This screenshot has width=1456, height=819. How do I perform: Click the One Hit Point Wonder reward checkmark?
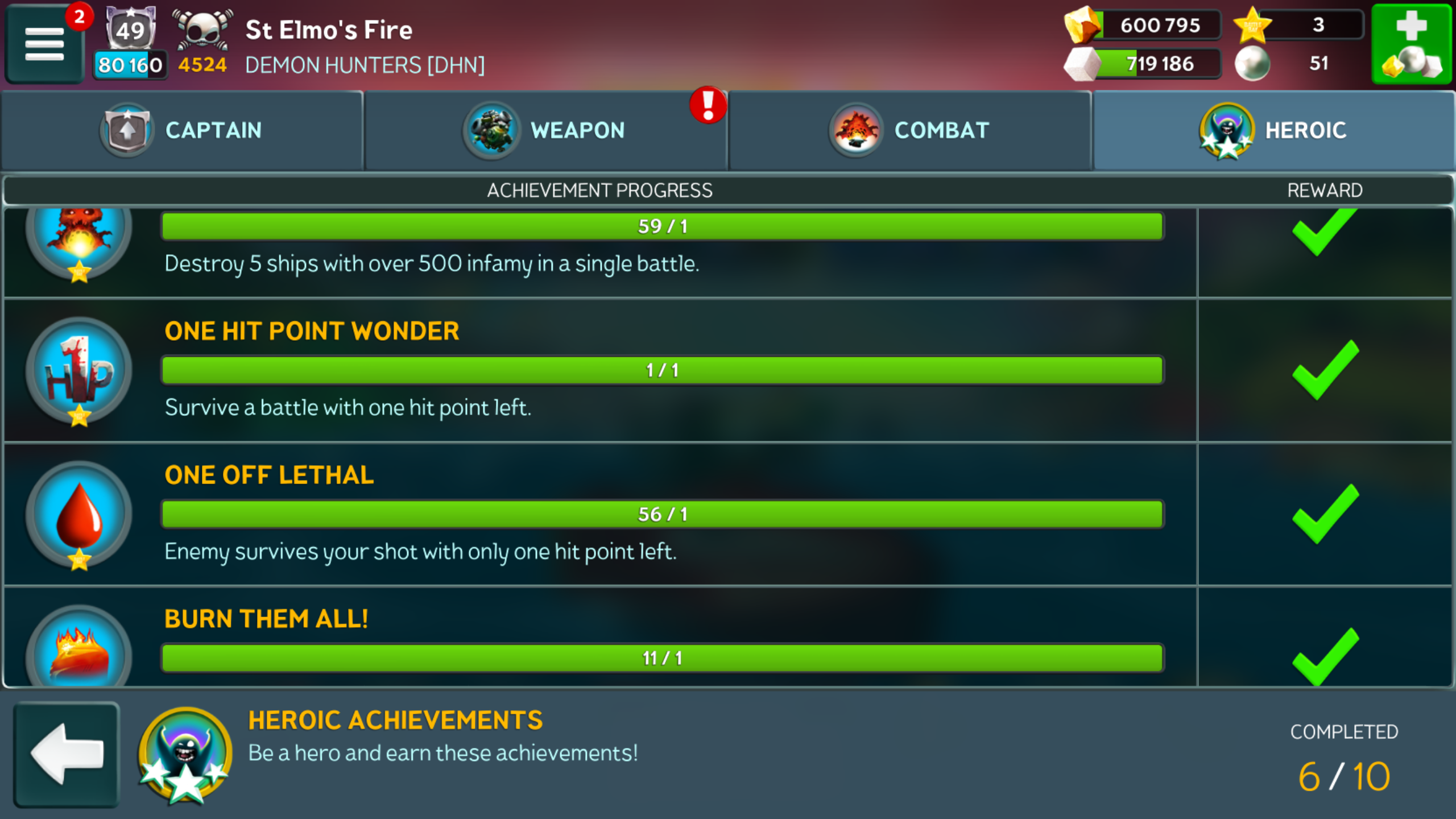1325,371
